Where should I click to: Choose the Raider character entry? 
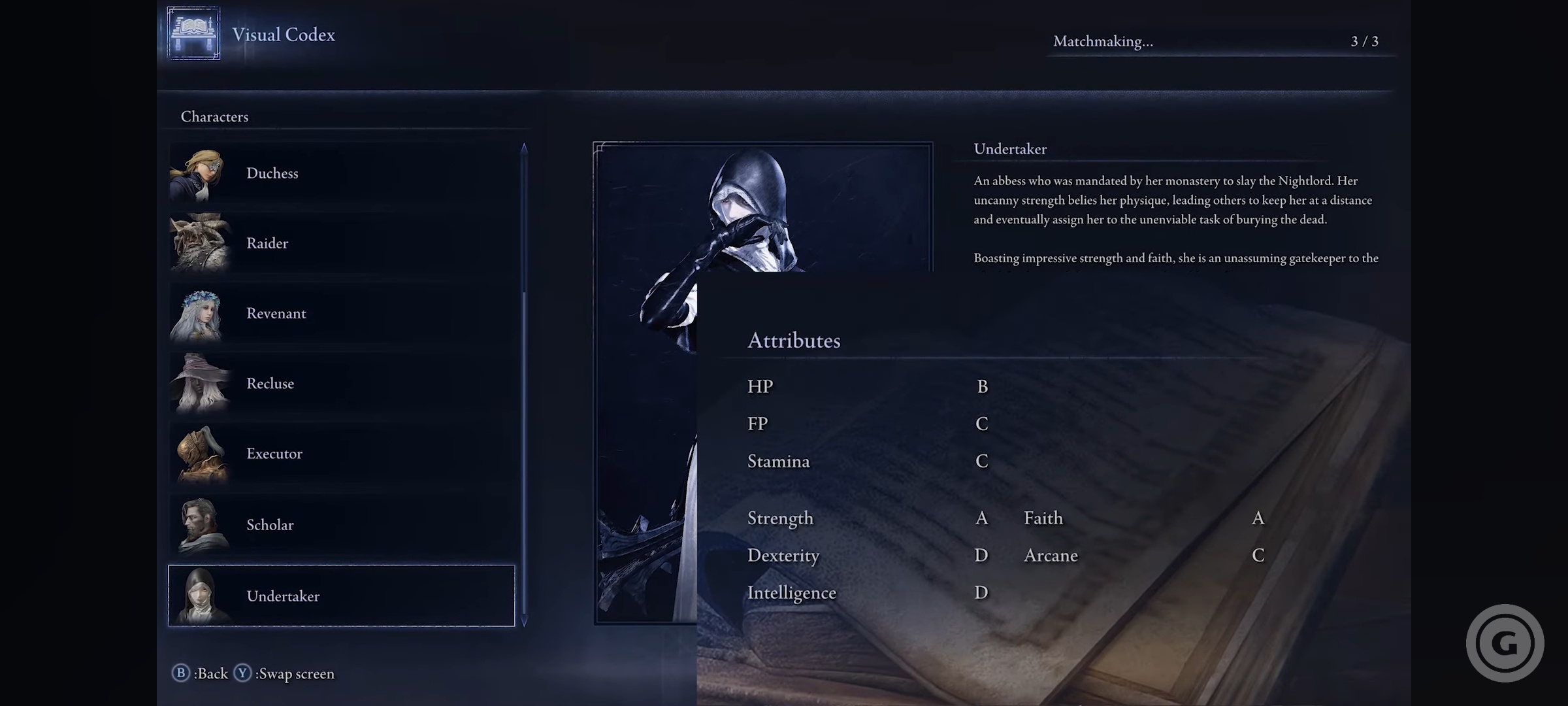pyautogui.click(x=341, y=243)
